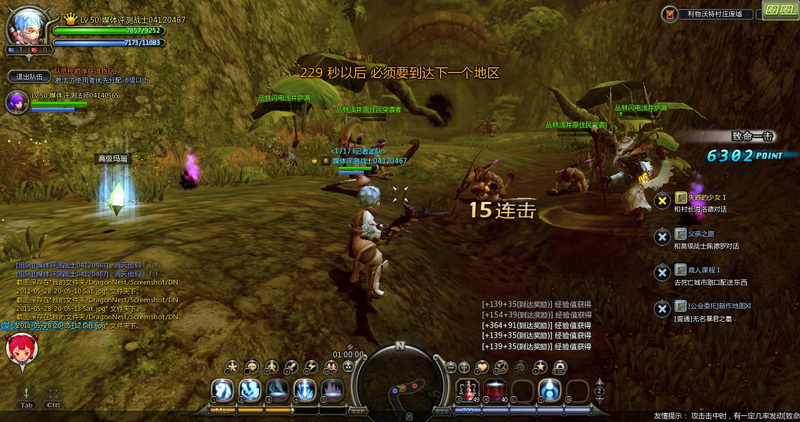Dismiss the 公会委托 quest tracker entry
800x422 pixels.
click(661, 306)
